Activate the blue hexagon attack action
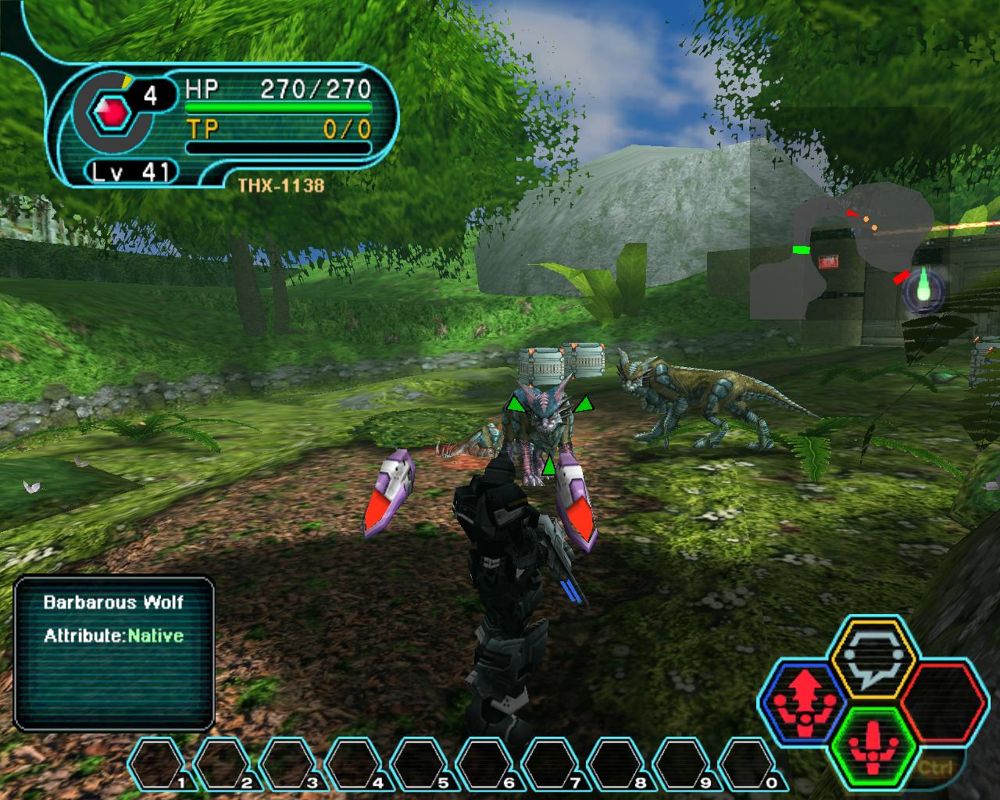Image resolution: width=1000 pixels, height=800 pixels. click(804, 703)
